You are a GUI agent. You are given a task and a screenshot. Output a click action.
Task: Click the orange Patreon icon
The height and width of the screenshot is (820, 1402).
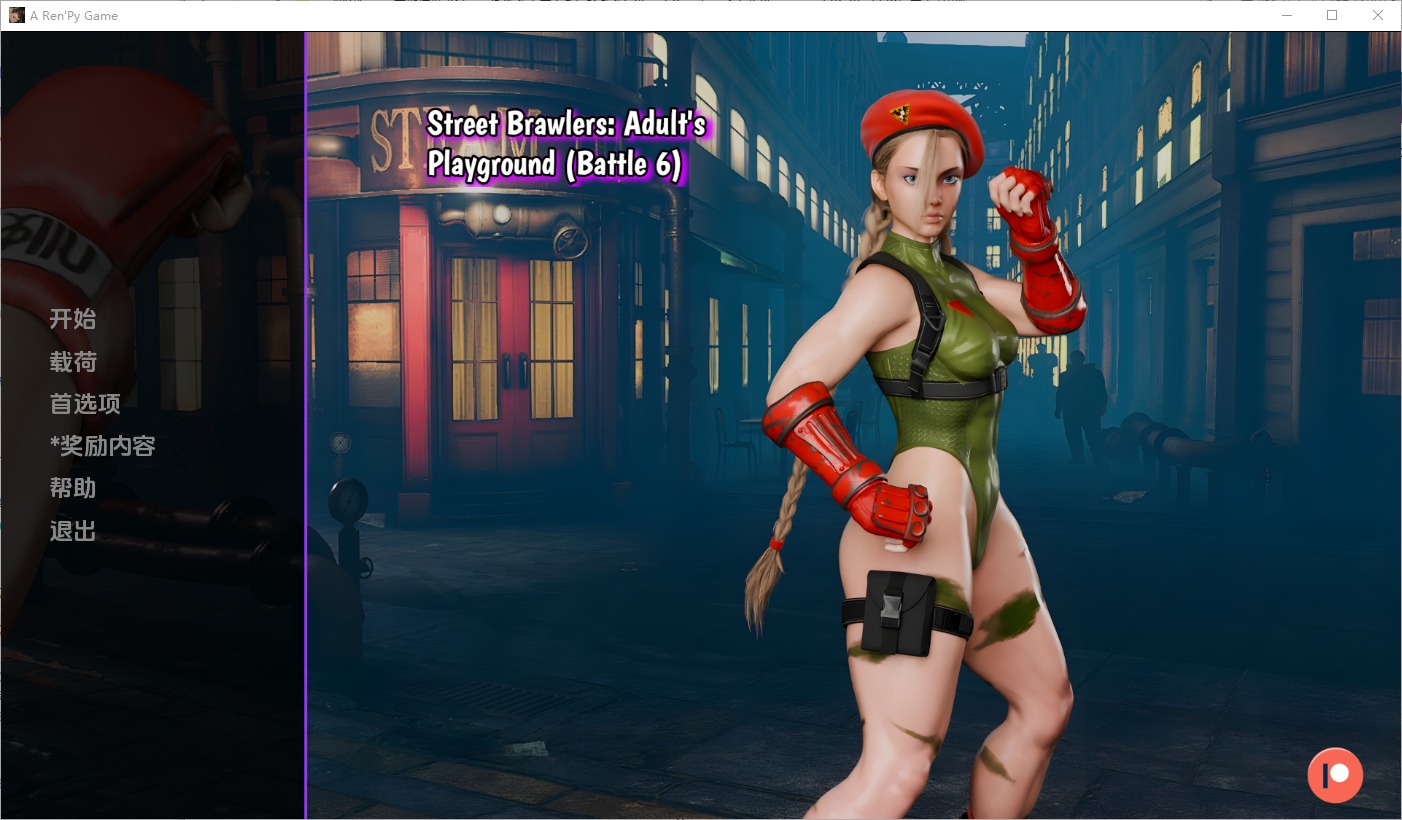[1335, 775]
